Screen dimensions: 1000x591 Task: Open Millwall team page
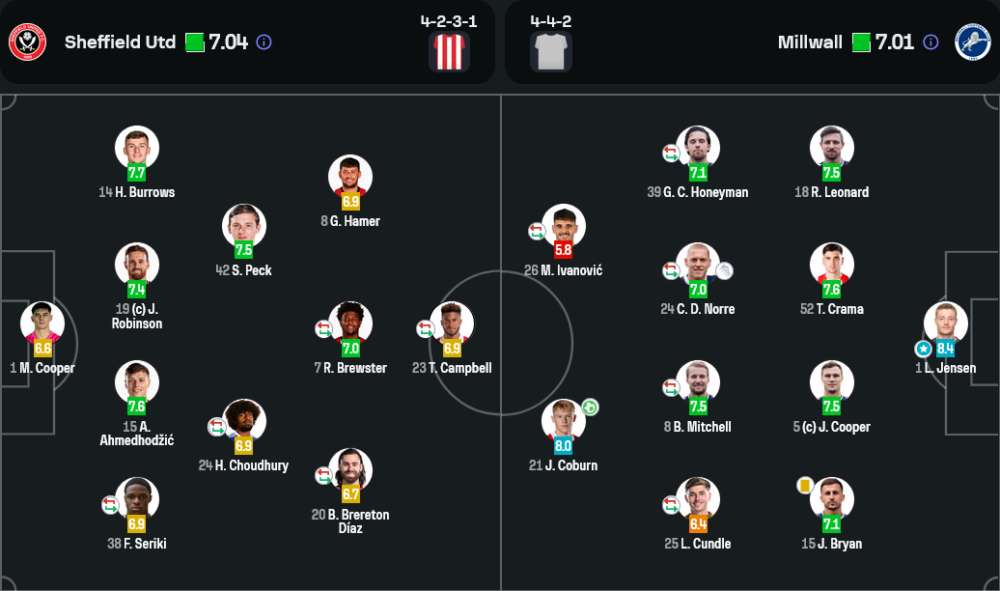click(810, 42)
